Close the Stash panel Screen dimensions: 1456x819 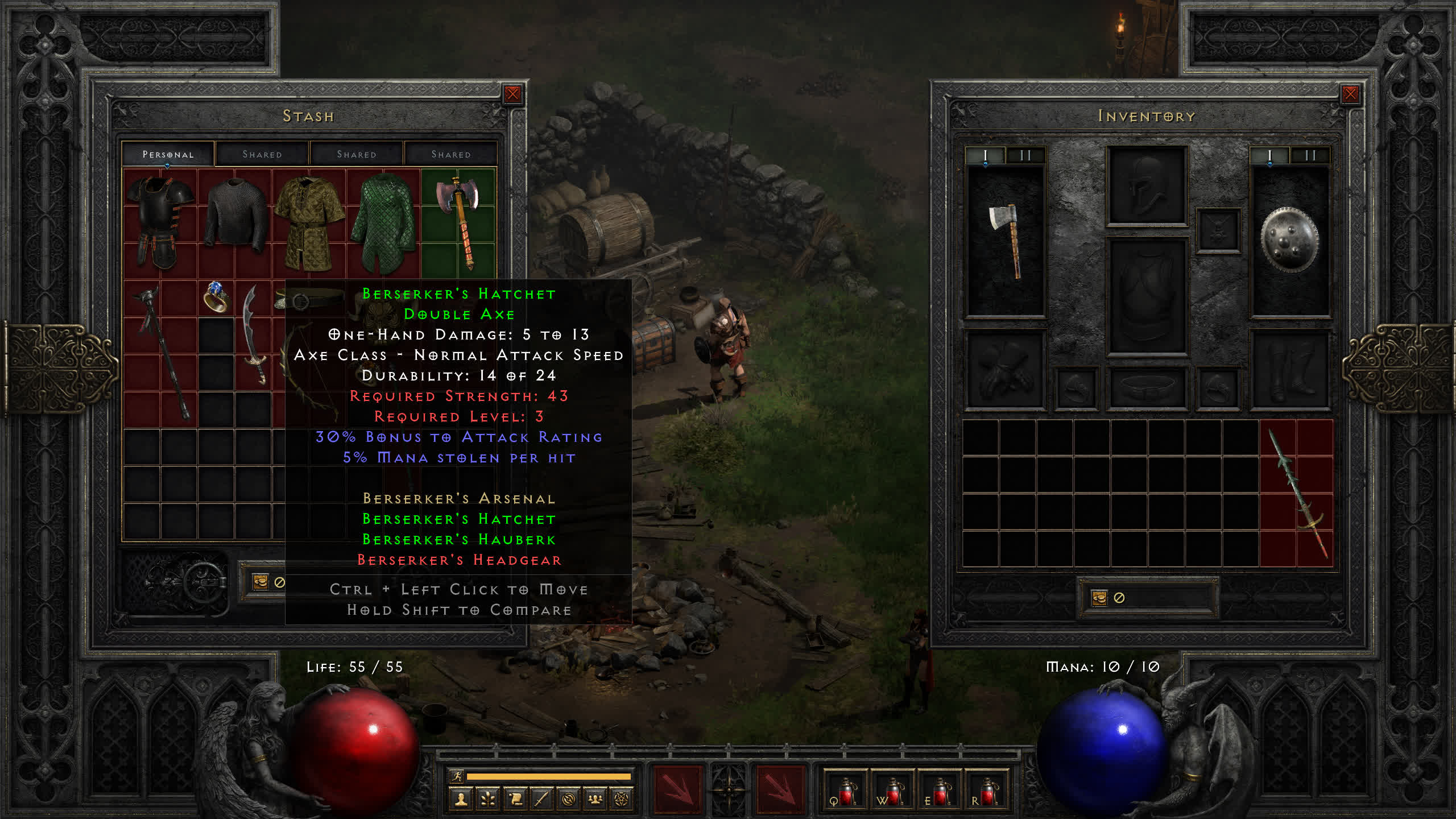pyautogui.click(x=512, y=94)
